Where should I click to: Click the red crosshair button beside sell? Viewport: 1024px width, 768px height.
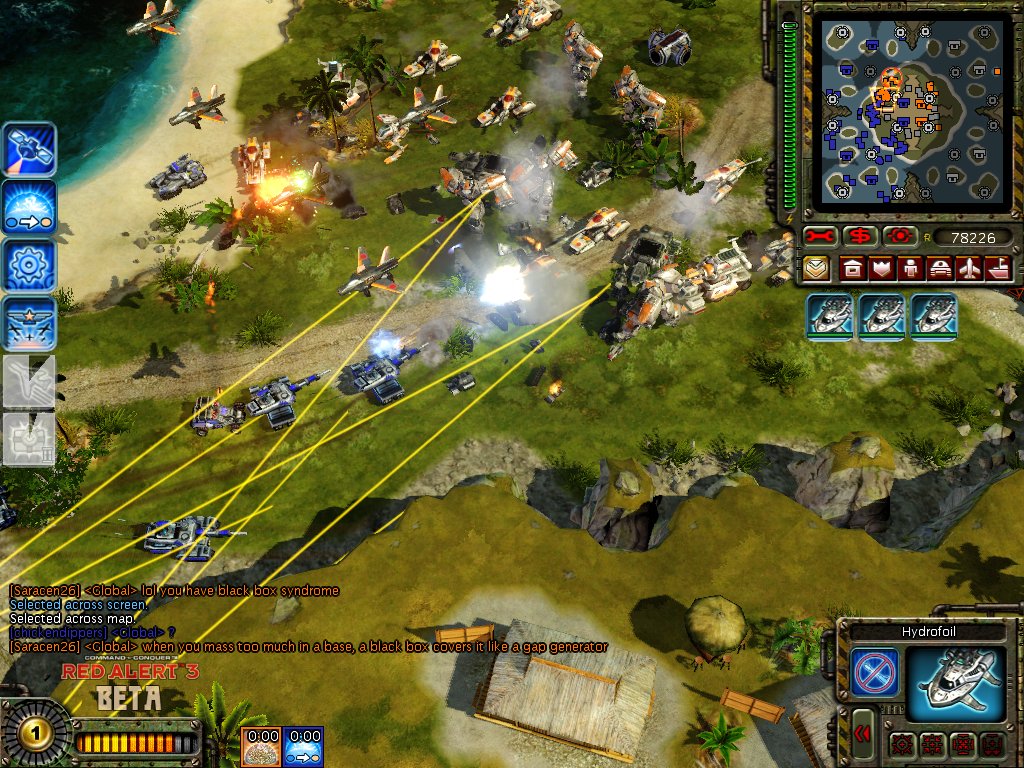896,237
